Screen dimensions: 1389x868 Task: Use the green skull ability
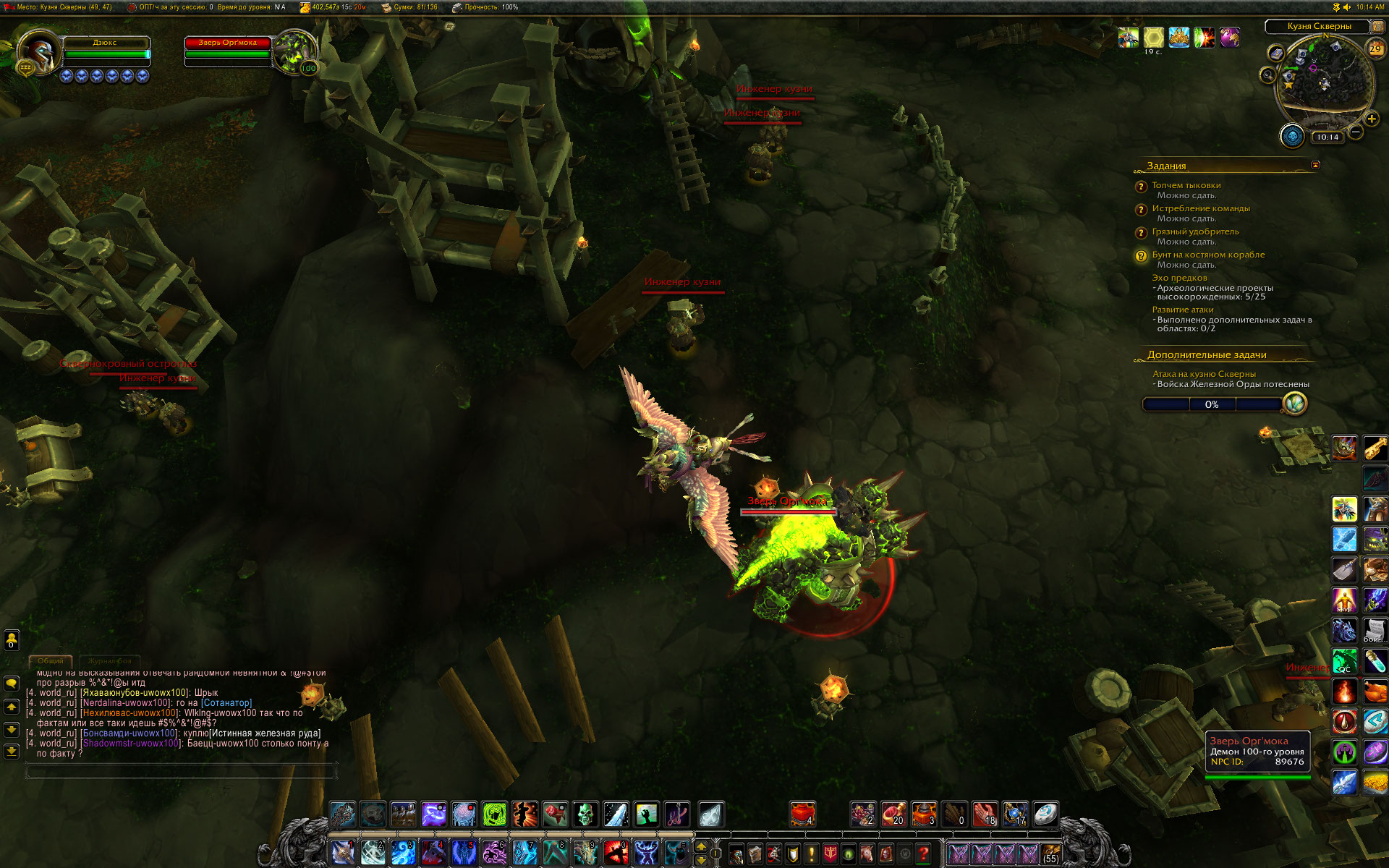tap(585, 814)
